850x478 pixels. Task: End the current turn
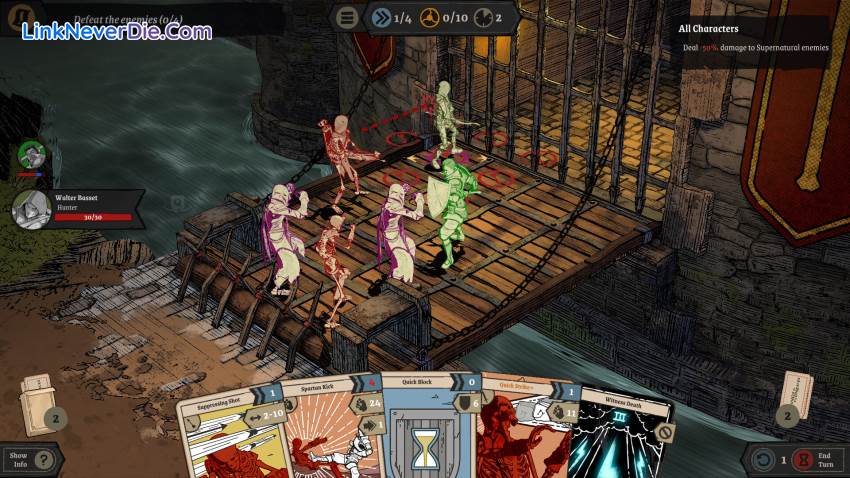[x=810, y=460]
